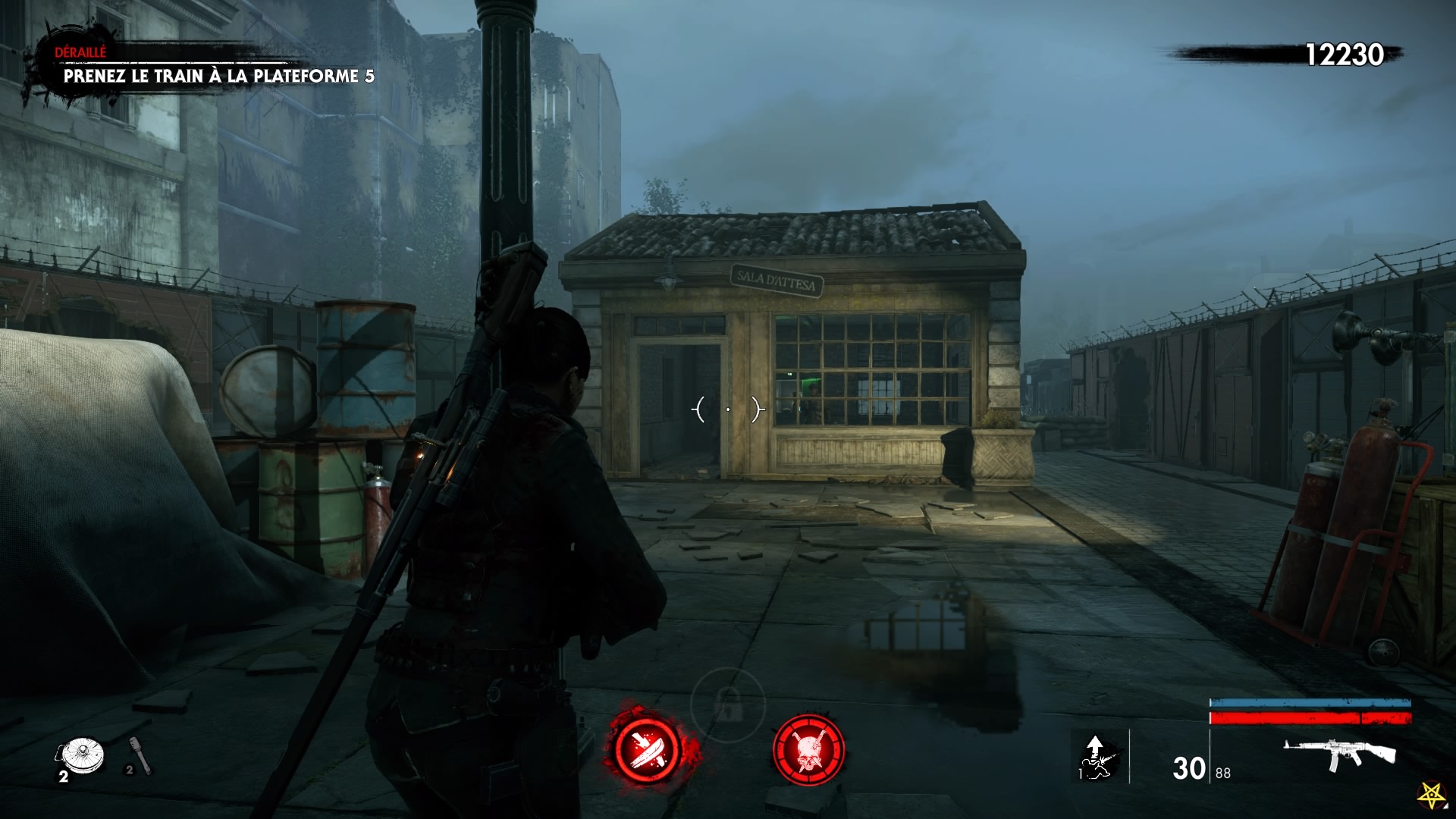
Task: Trigger the red skull takedown ability
Action: tap(808, 750)
